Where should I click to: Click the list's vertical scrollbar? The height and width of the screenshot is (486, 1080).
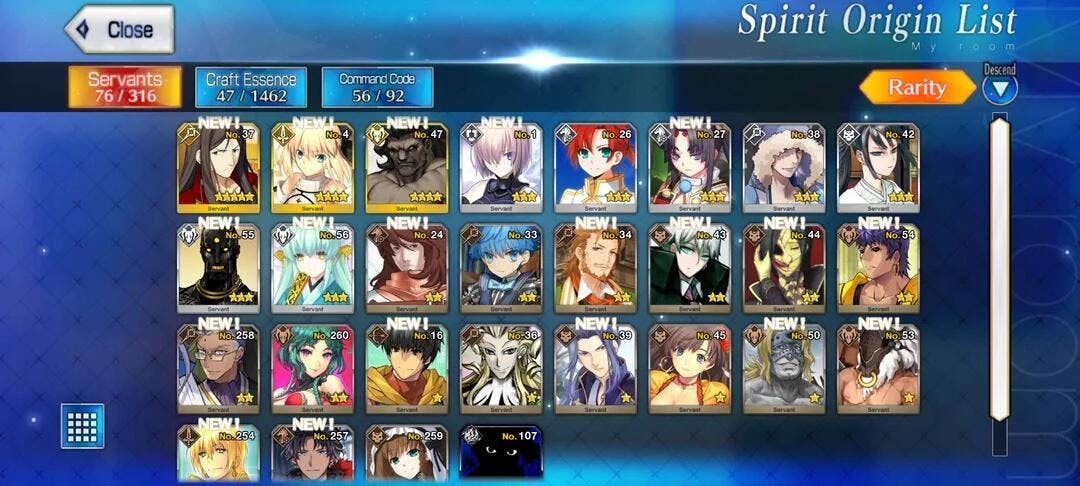click(x=999, y=270)
